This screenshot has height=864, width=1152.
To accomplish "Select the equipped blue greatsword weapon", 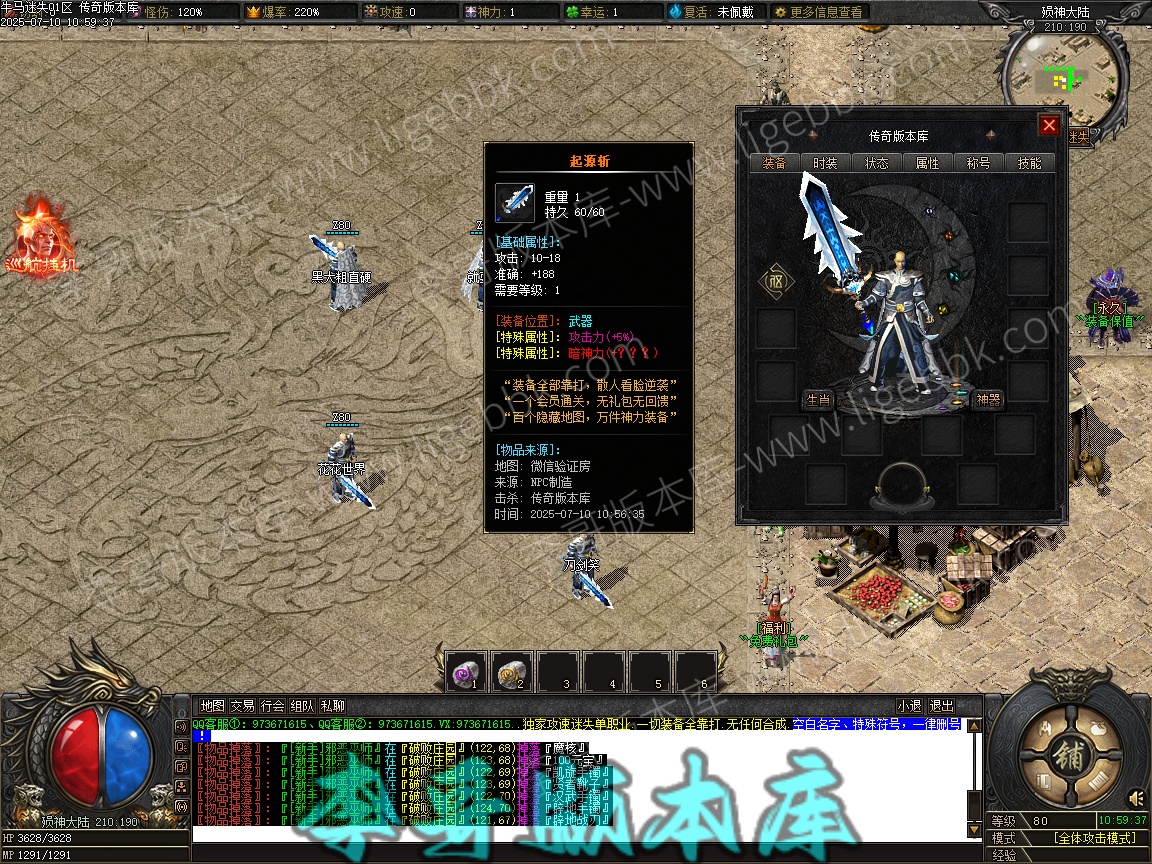I will click(832, 240).
